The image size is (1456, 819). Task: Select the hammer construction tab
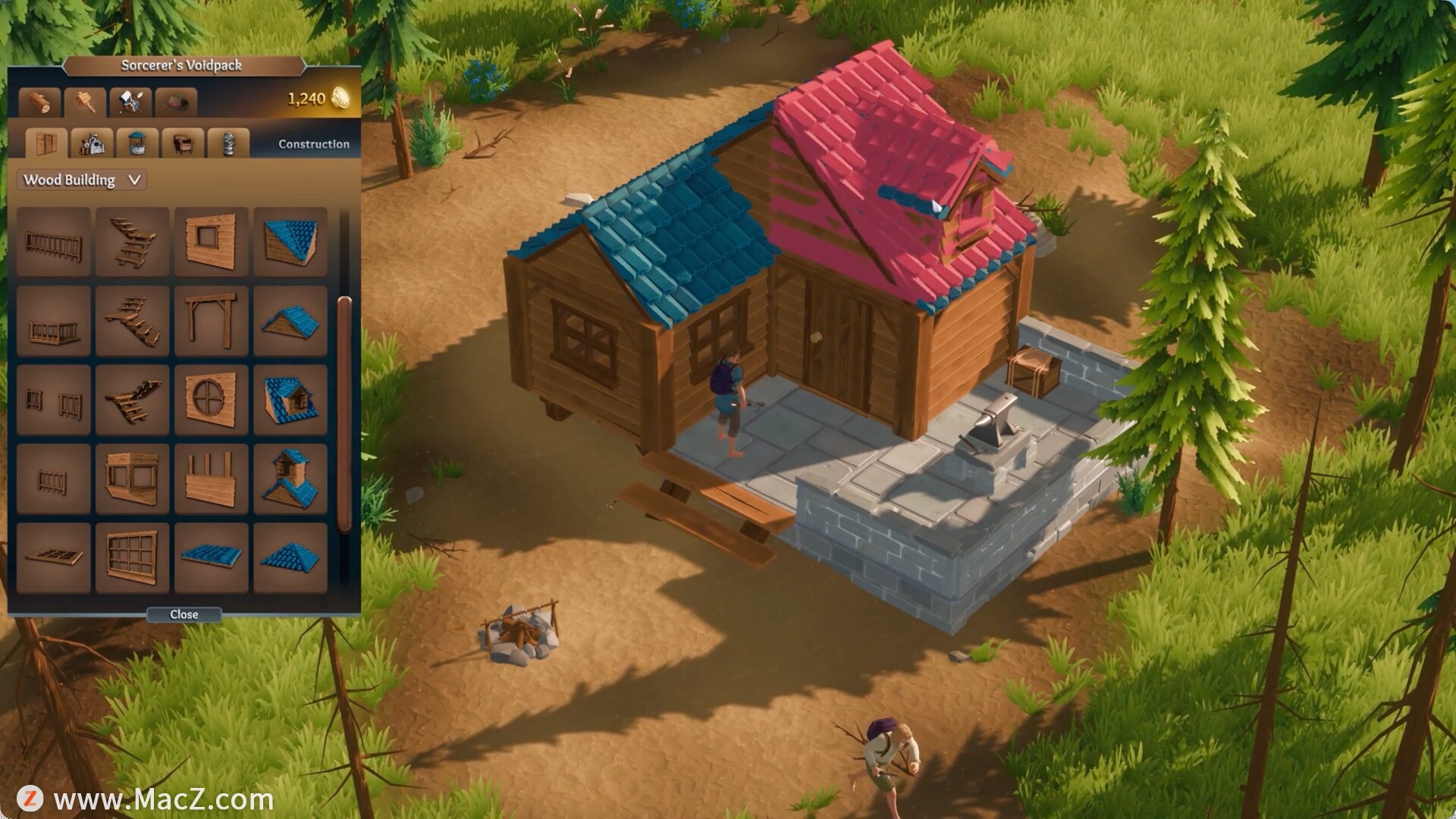tap(84, 101)
